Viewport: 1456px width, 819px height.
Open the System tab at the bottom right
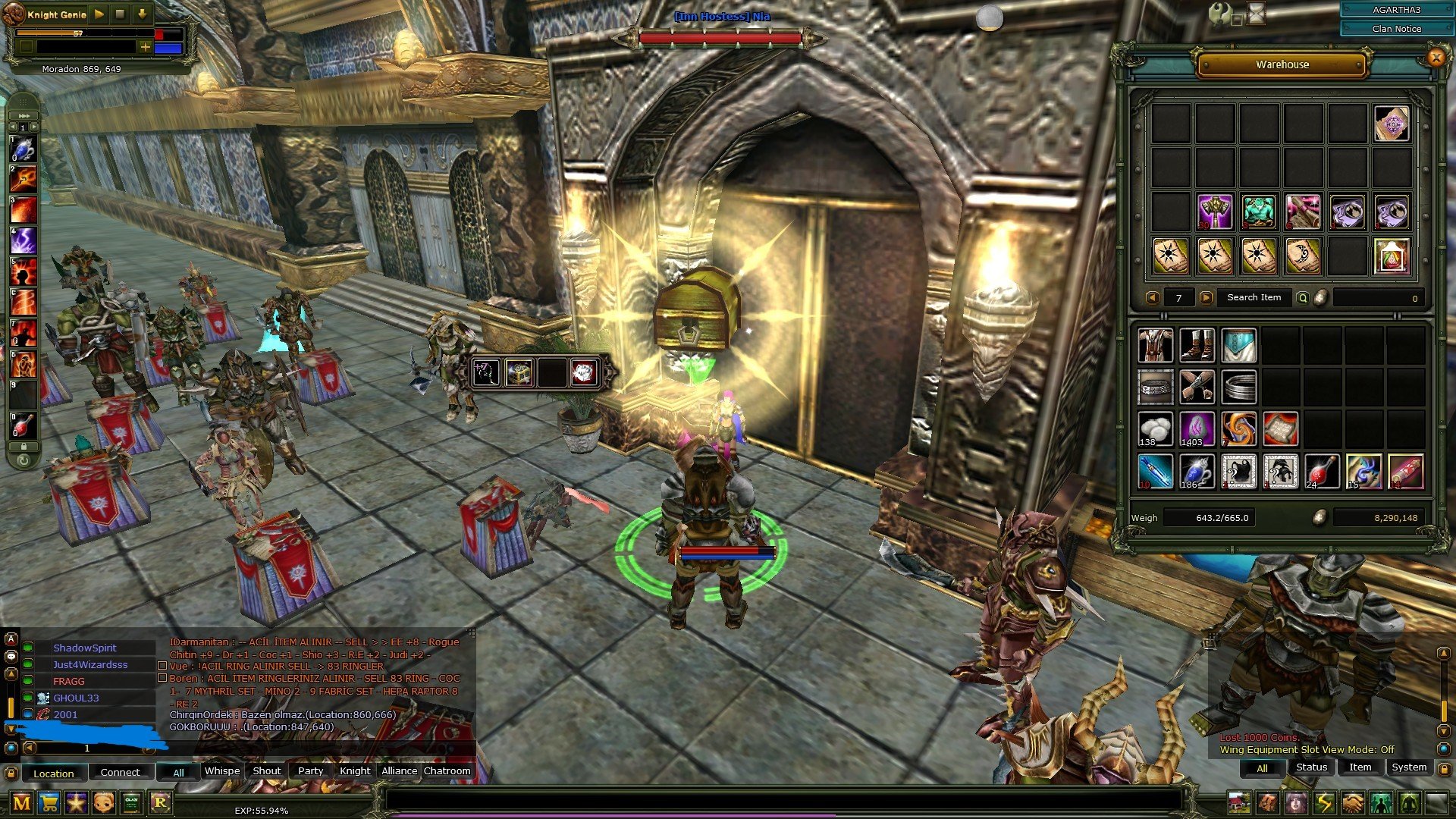(x=1410, y=767)
